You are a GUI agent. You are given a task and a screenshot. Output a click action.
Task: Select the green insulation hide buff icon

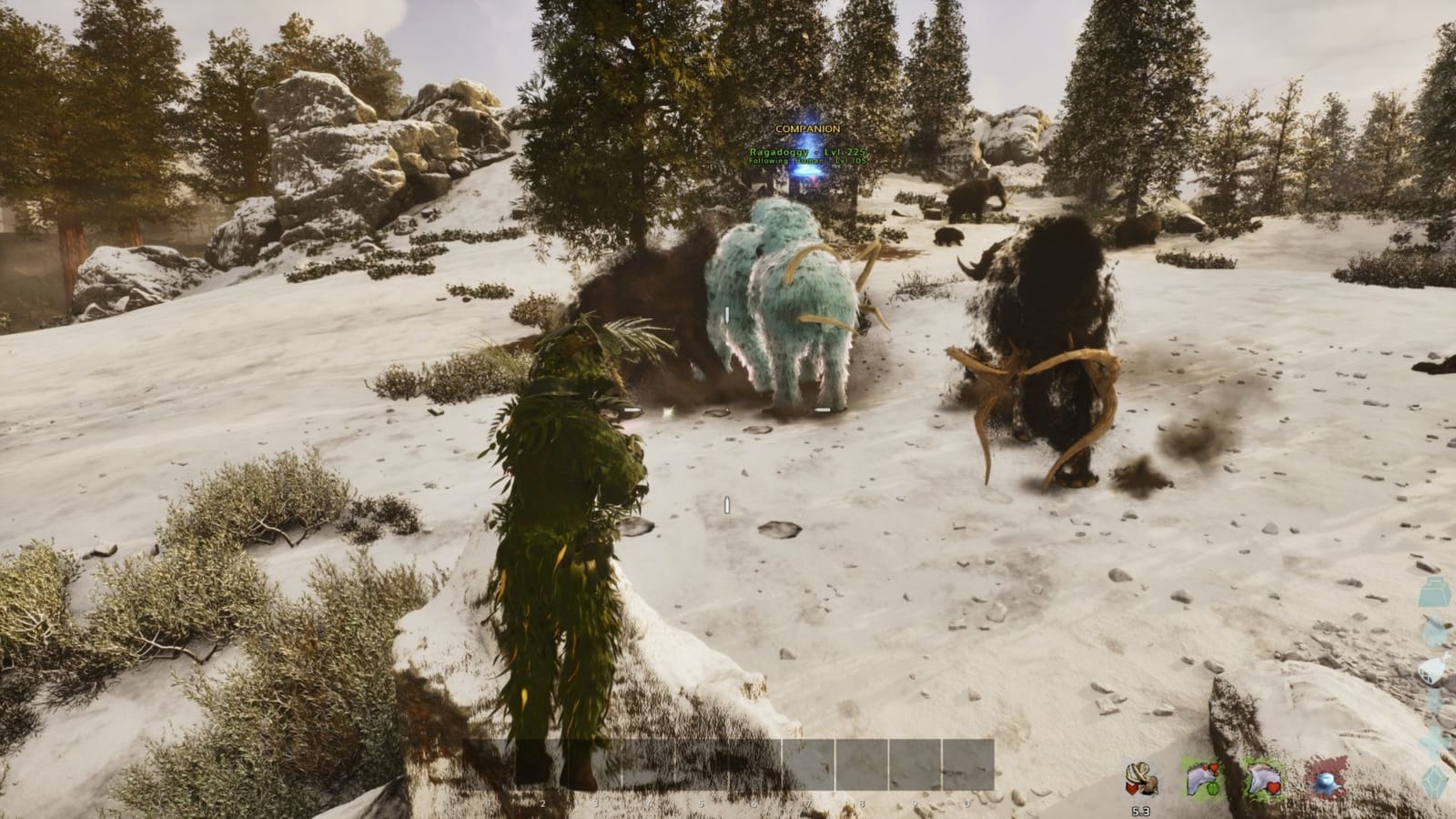[x=1201, y=779]
